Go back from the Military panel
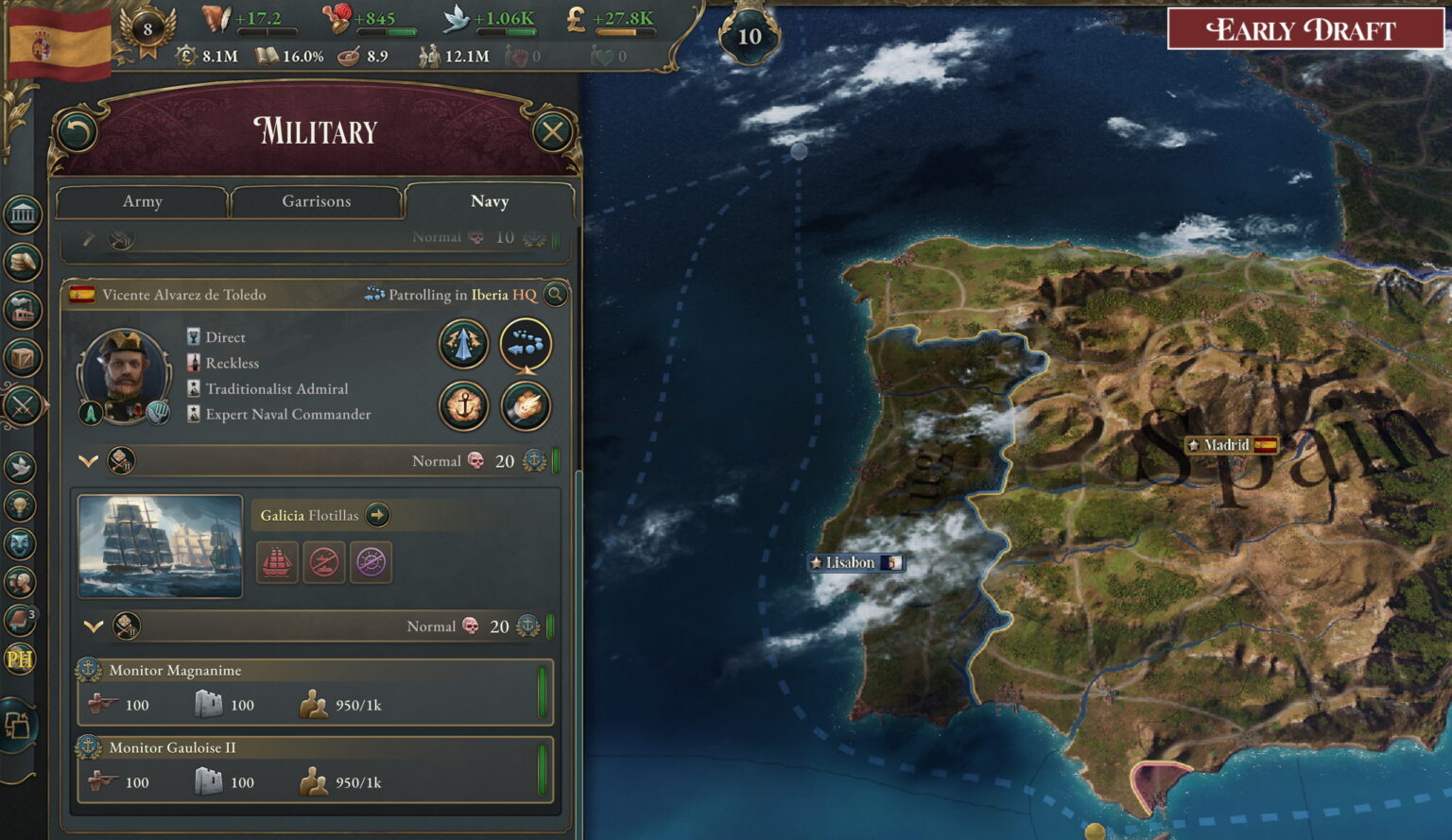The image size is (1452, 840). point(77,132)
